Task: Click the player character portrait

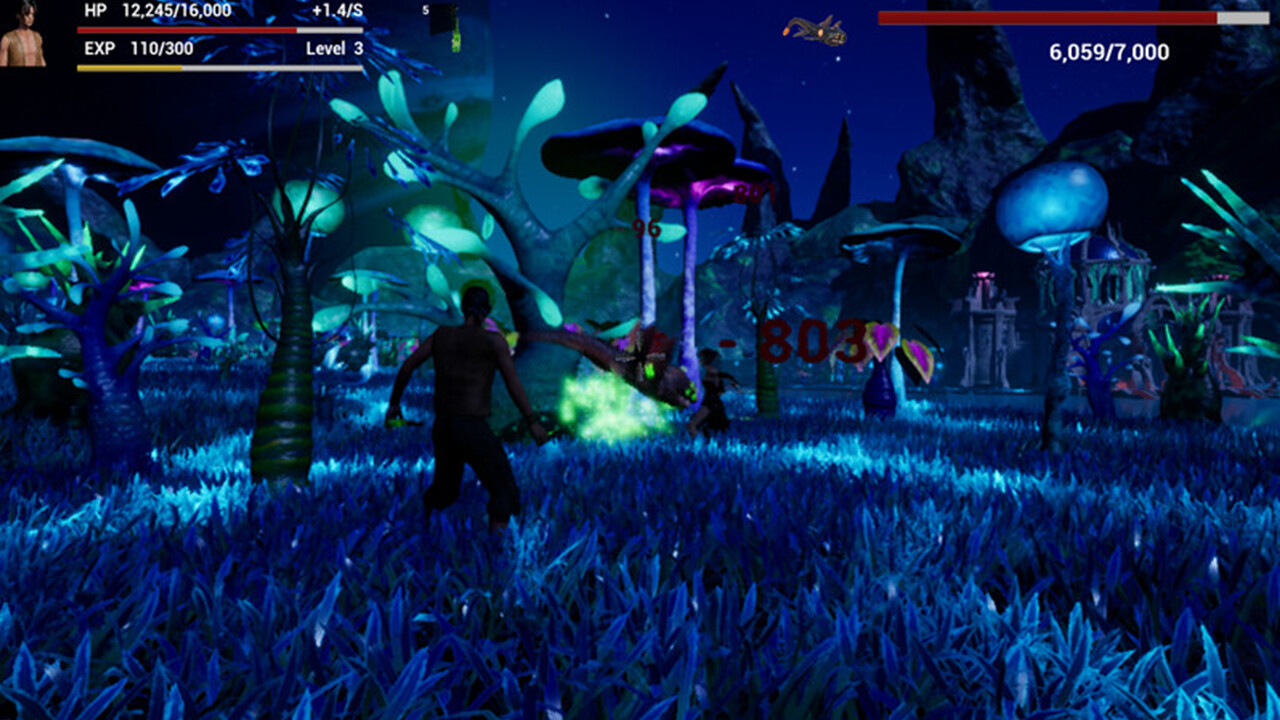Action: point(27,38)
